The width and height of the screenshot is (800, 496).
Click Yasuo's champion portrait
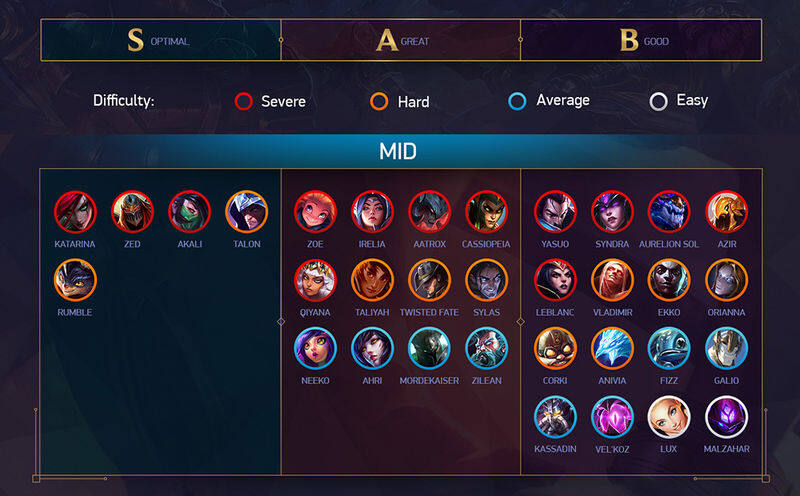(556, 211)
